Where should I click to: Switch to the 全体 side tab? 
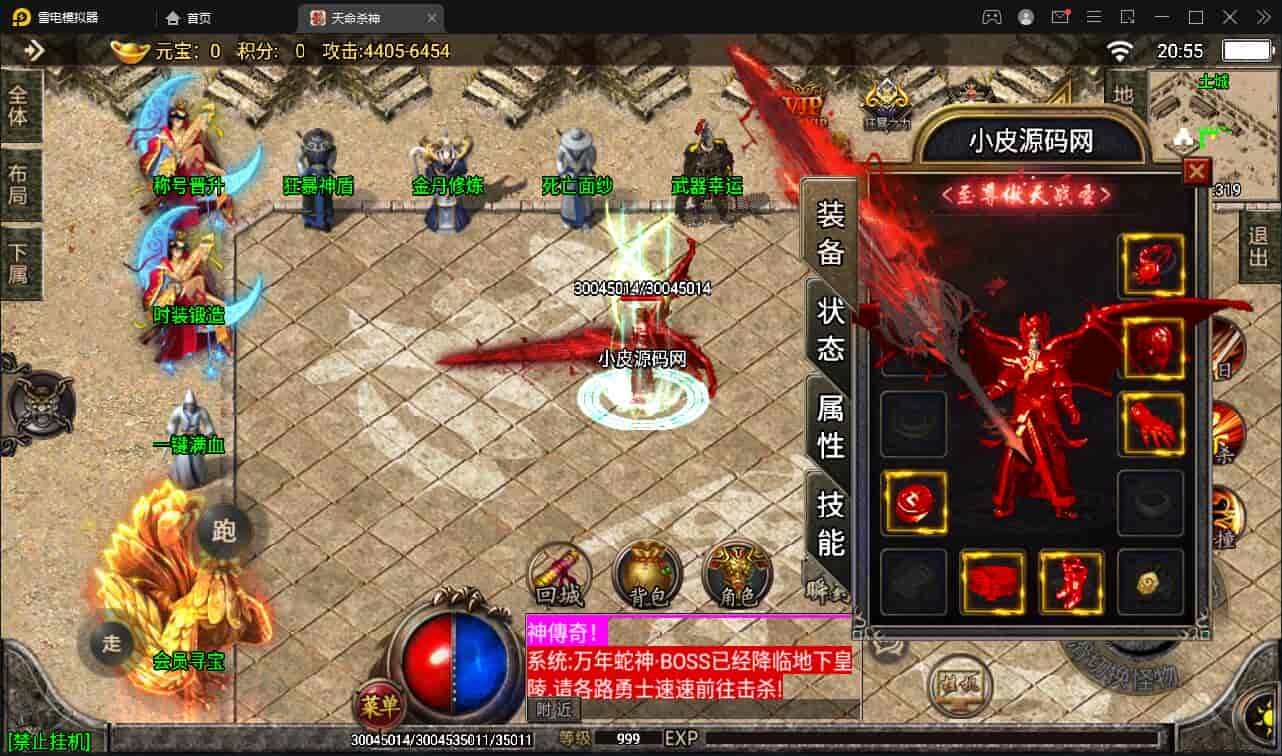(x=19, y=104)
